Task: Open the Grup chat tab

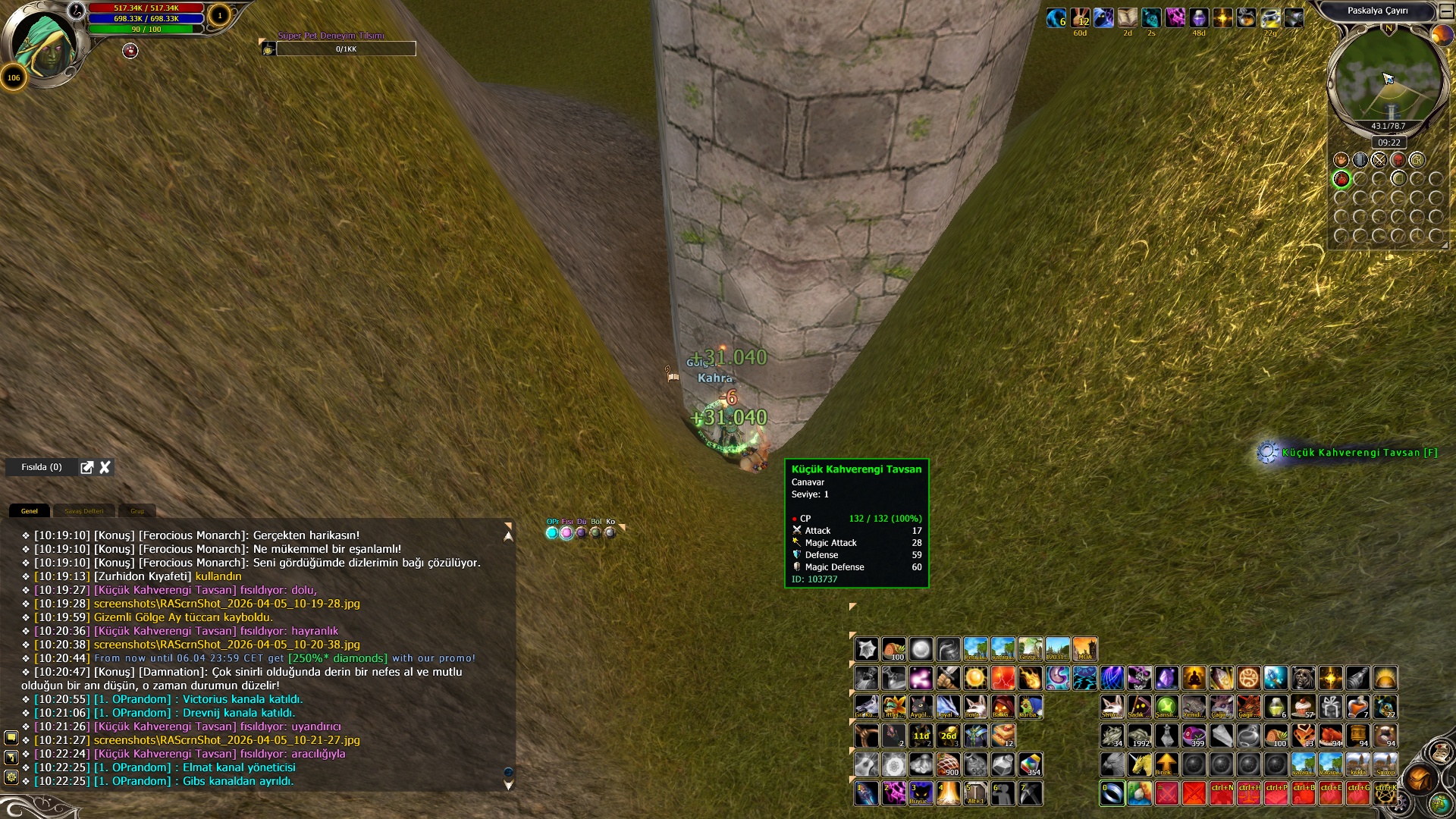Action: click(137, 511)
